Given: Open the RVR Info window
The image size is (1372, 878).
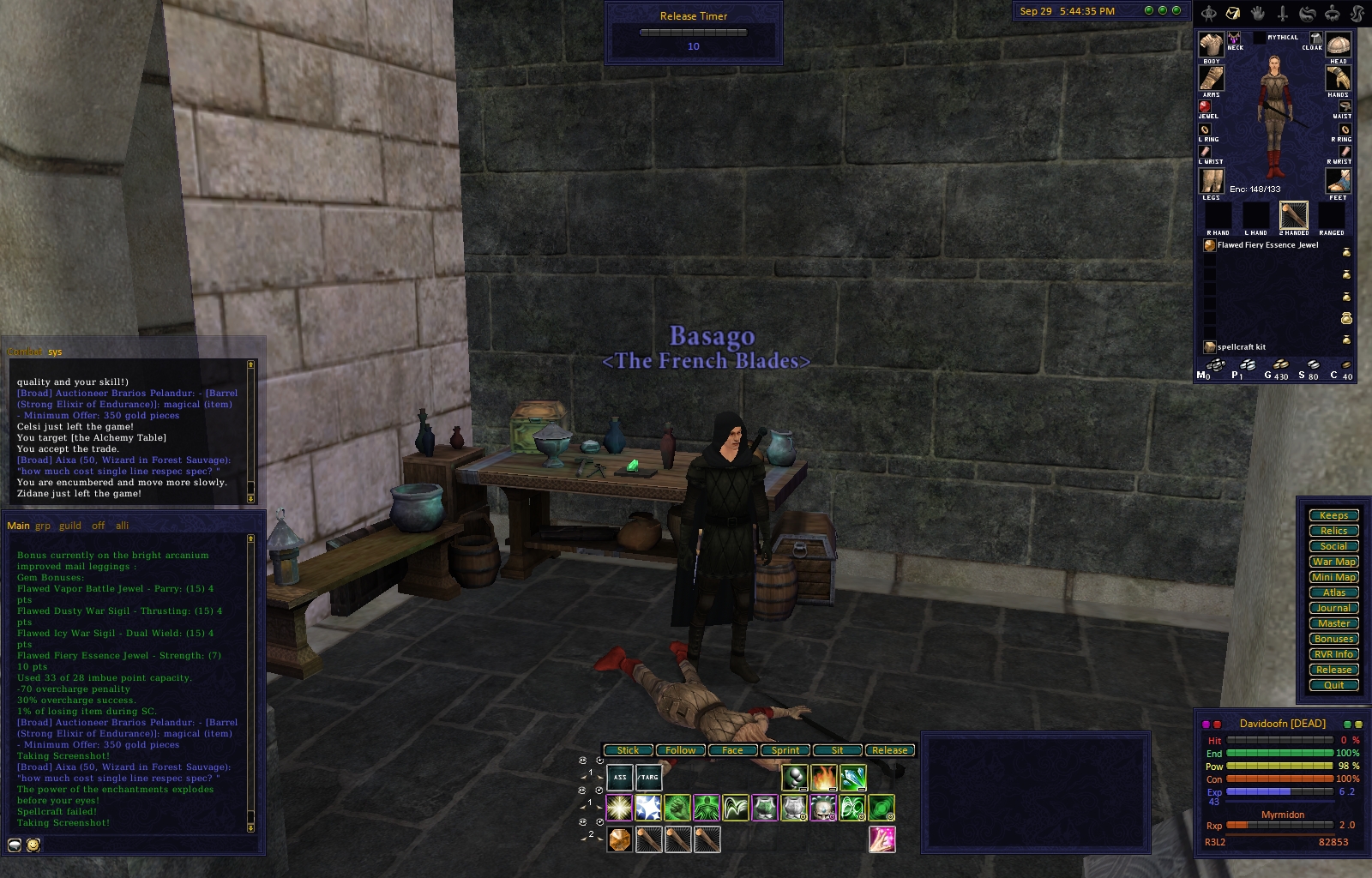Looking at the screenshot, I should coord(1333,654).
